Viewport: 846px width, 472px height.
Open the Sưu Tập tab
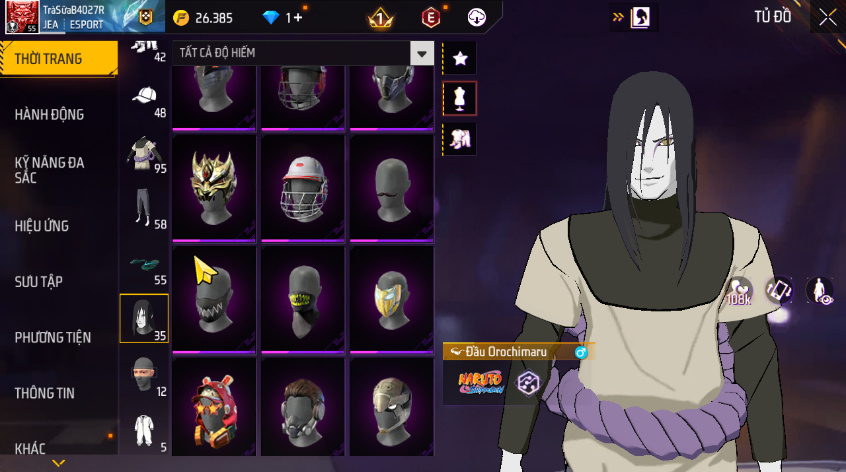(x=57, y=282)
